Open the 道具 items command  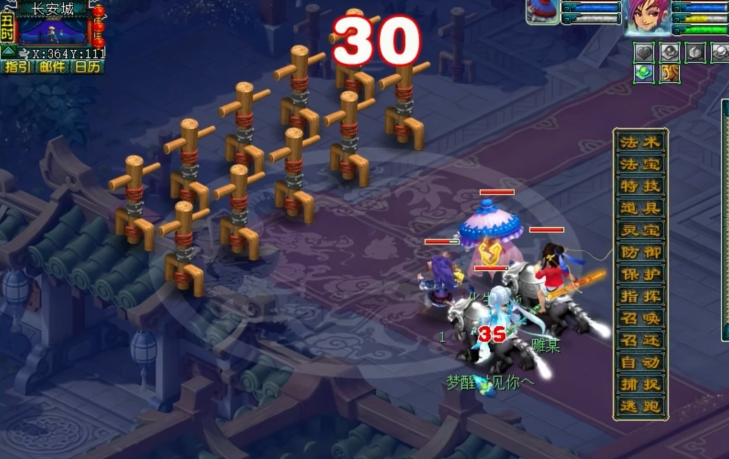tap(641, 208)
